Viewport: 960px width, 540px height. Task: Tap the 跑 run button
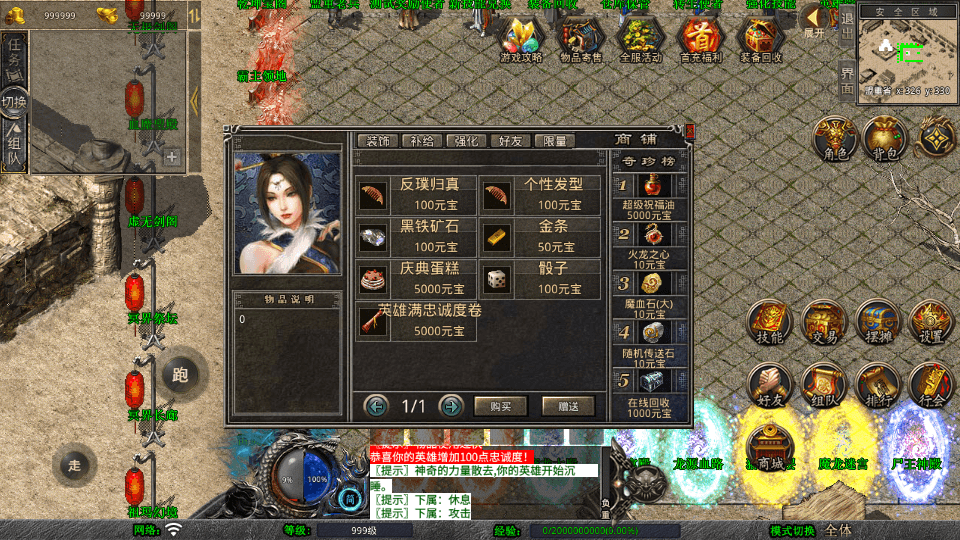tap(180, 375)
